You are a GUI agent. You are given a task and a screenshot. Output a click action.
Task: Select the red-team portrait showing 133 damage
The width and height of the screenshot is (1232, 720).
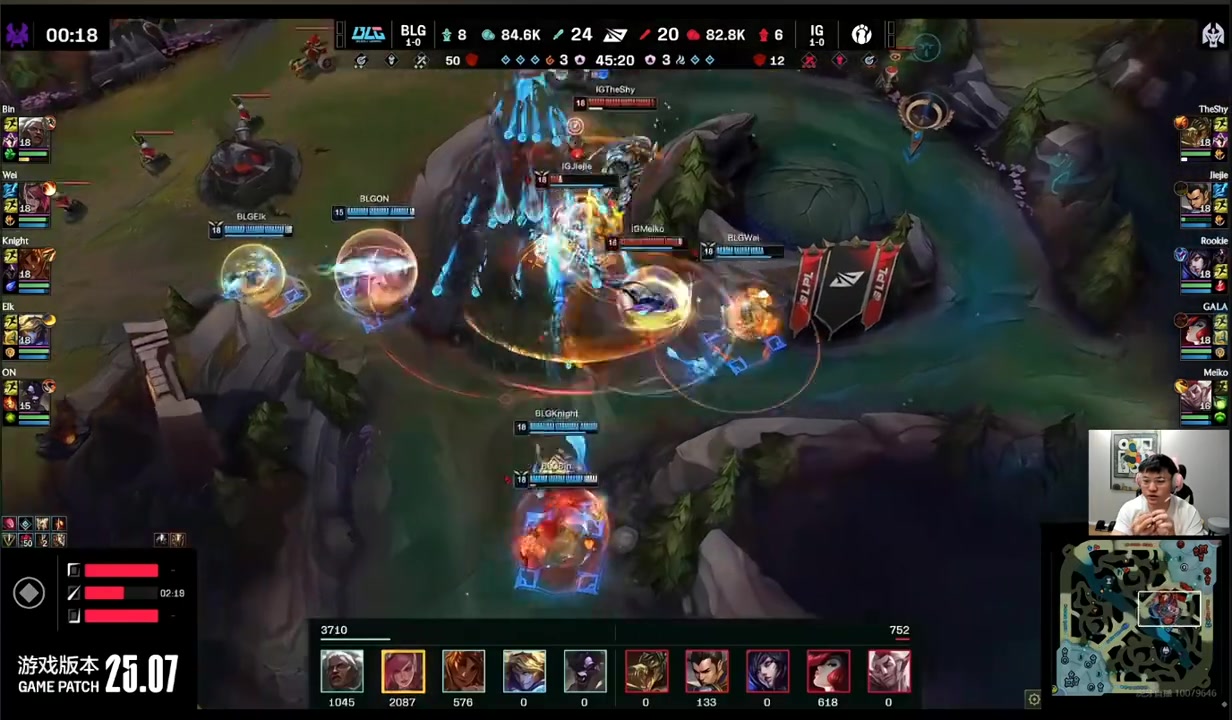tap(707, 671)
